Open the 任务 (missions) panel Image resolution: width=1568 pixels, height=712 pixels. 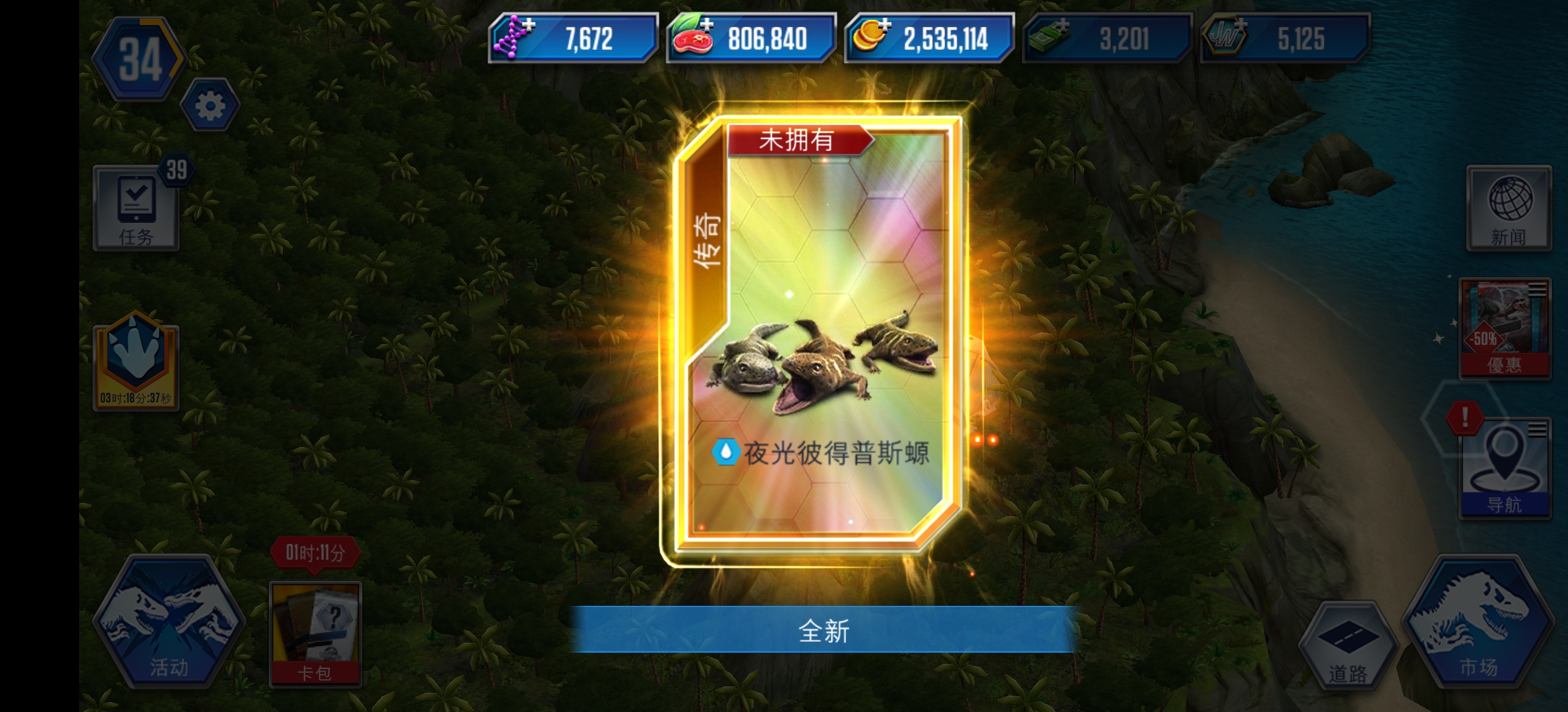pos(135,208)
